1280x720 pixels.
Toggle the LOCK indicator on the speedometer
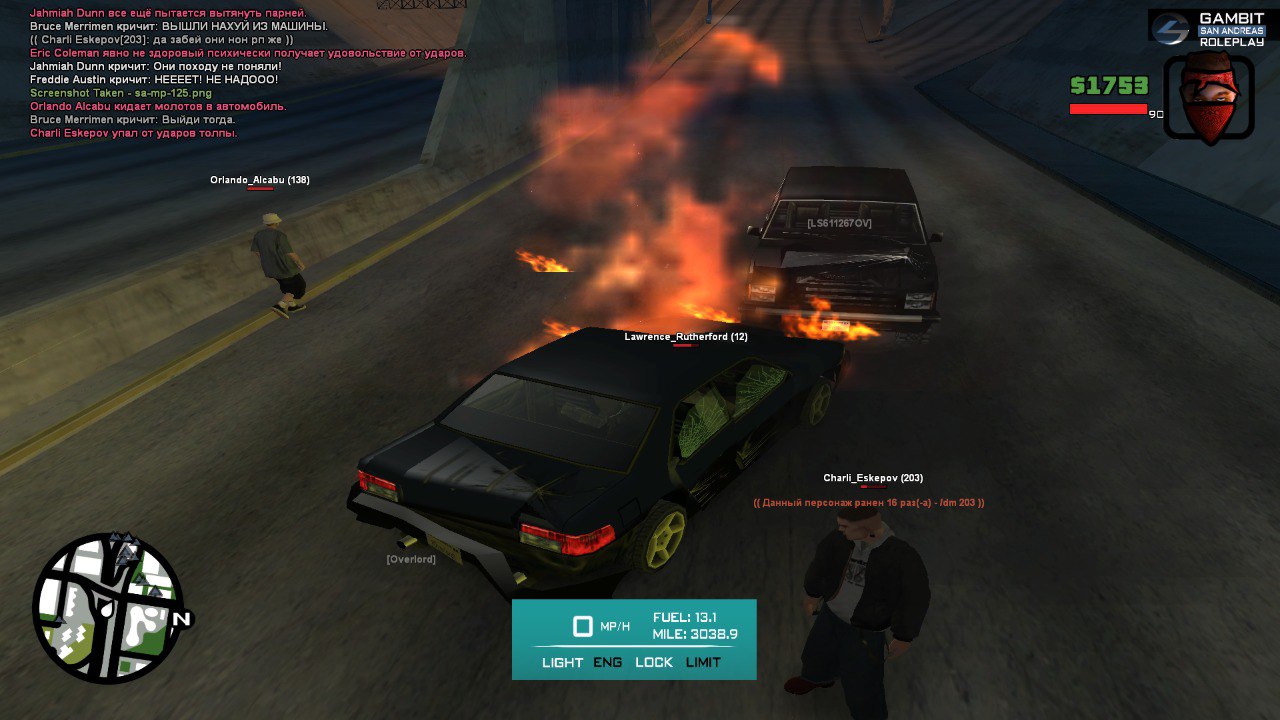tap(654, 662)
